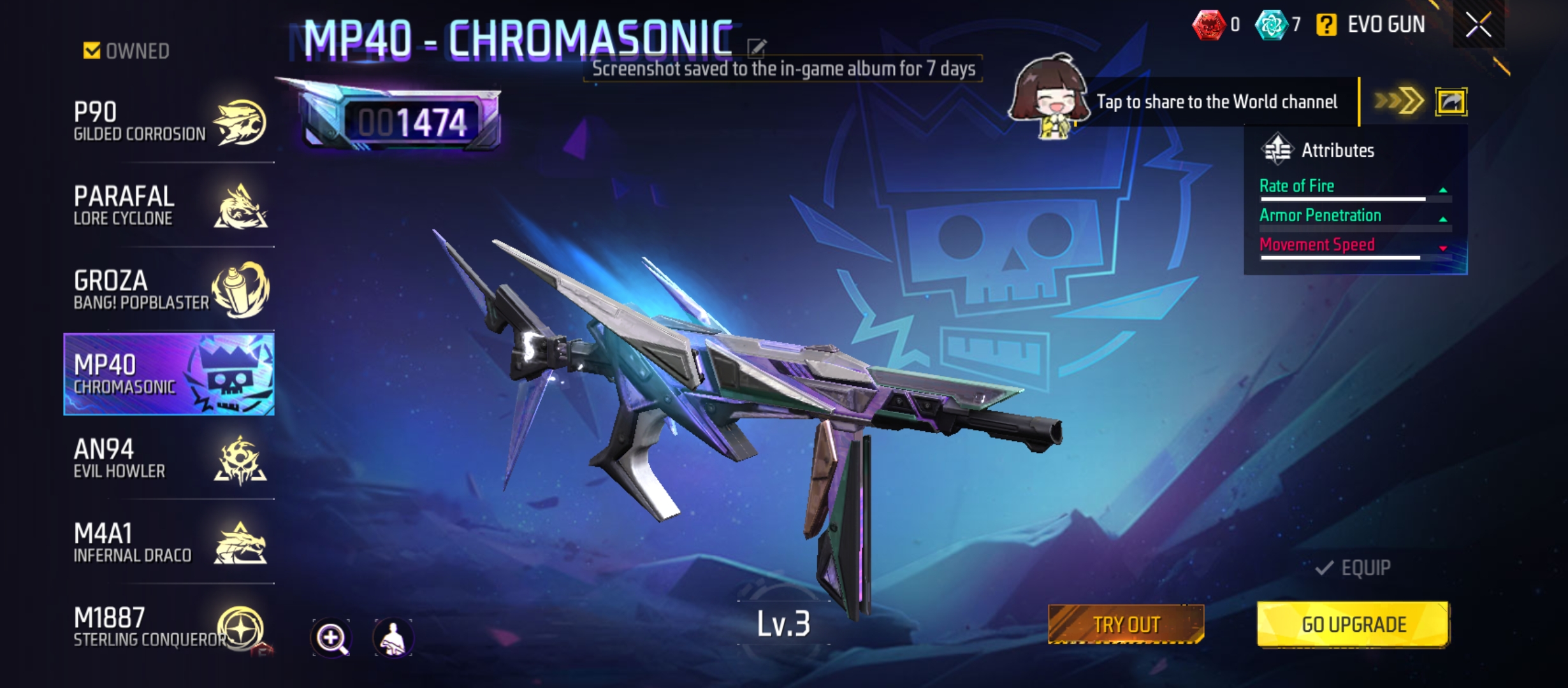Close the Evo Gun screen
This screenshot has height=688, width=1568.
[1478, 25]
